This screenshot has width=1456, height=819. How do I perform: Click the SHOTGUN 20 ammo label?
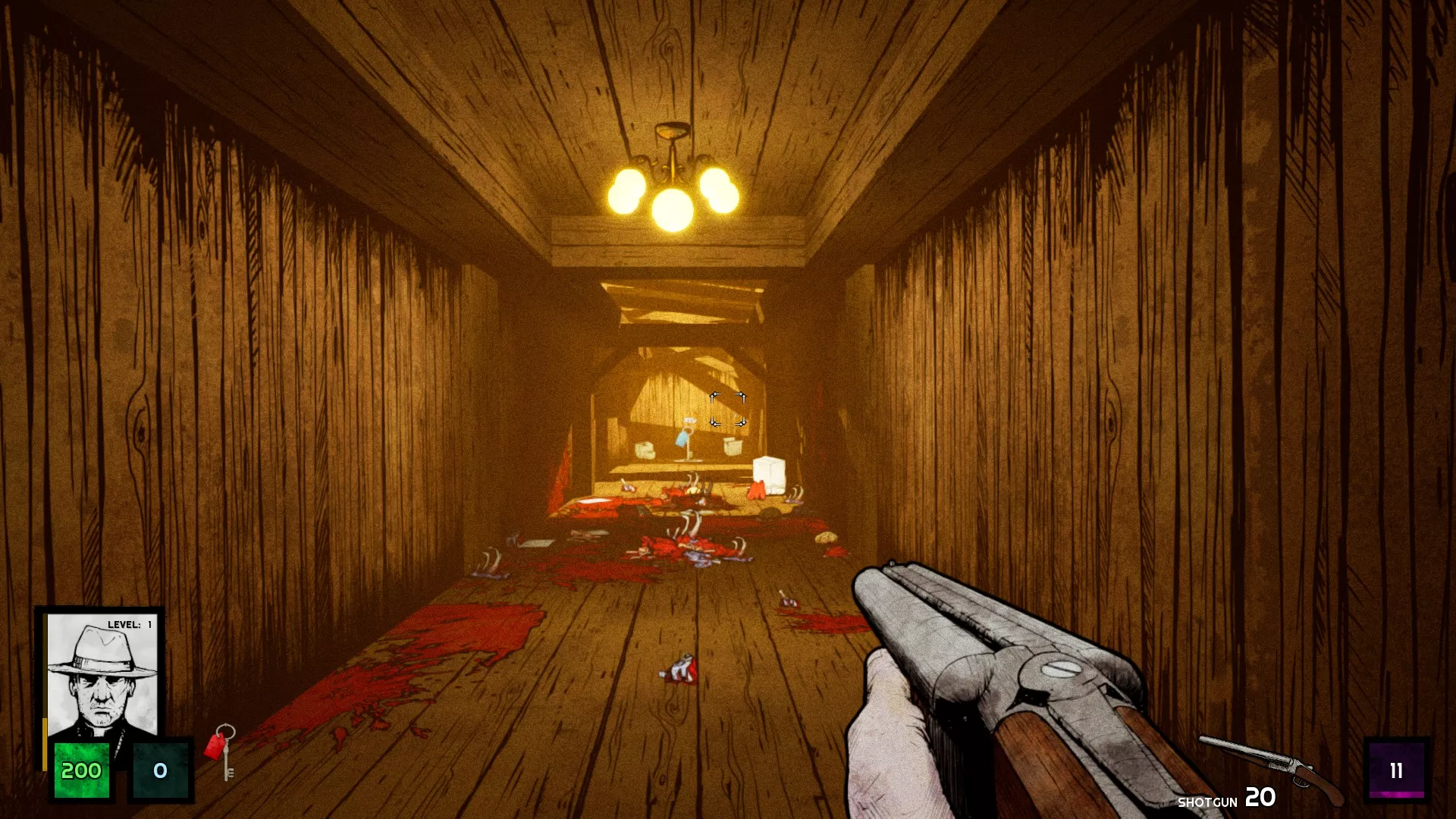pos(1228,800)
